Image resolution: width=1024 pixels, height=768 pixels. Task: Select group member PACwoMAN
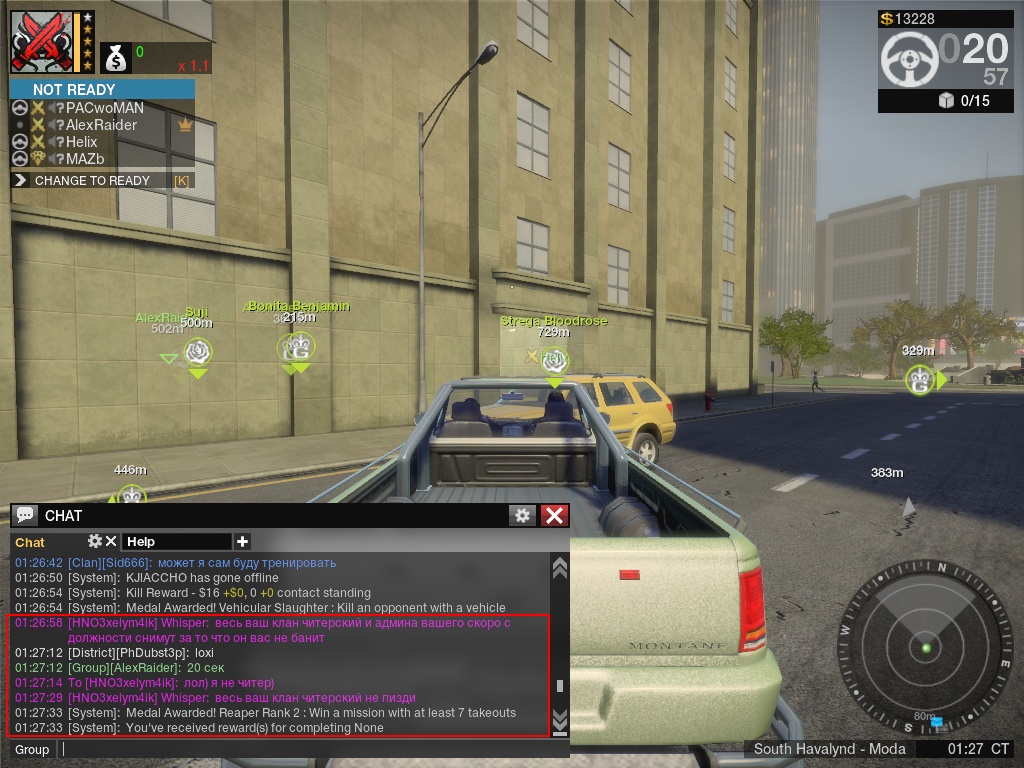point(104,108)
